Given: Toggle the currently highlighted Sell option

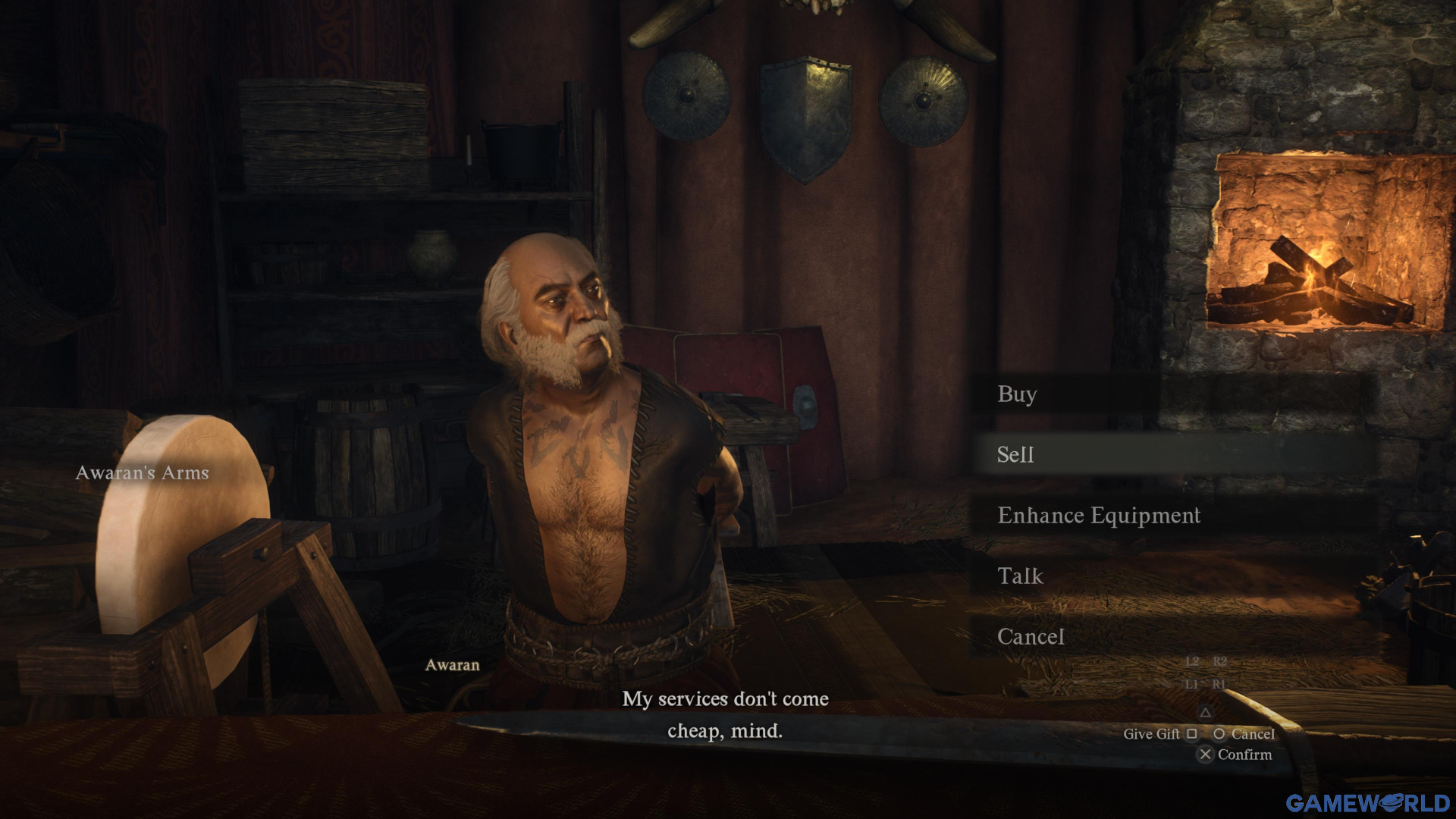Looking at the screenshot, I should 1015,455.
